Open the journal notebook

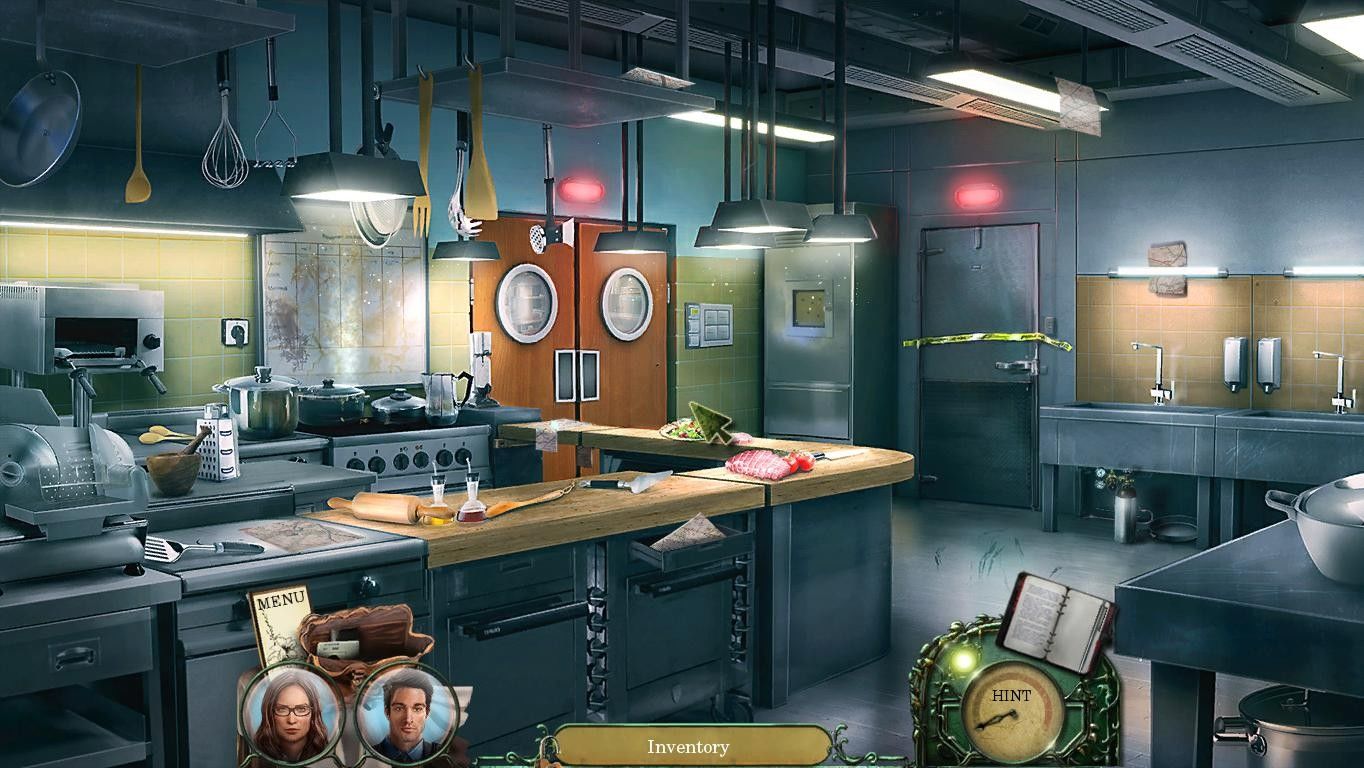pos(1056,622)
